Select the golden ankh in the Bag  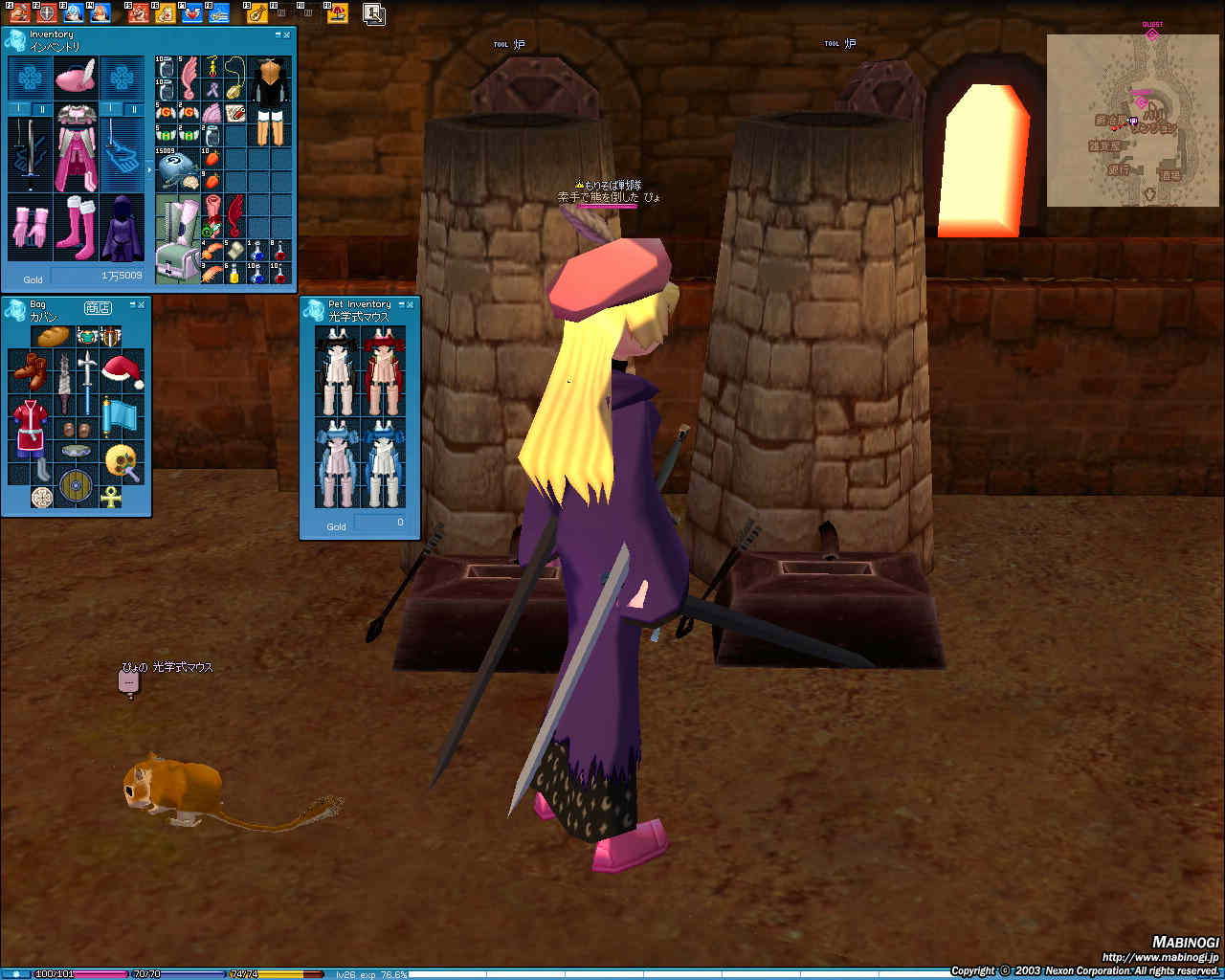pos(111,497)
